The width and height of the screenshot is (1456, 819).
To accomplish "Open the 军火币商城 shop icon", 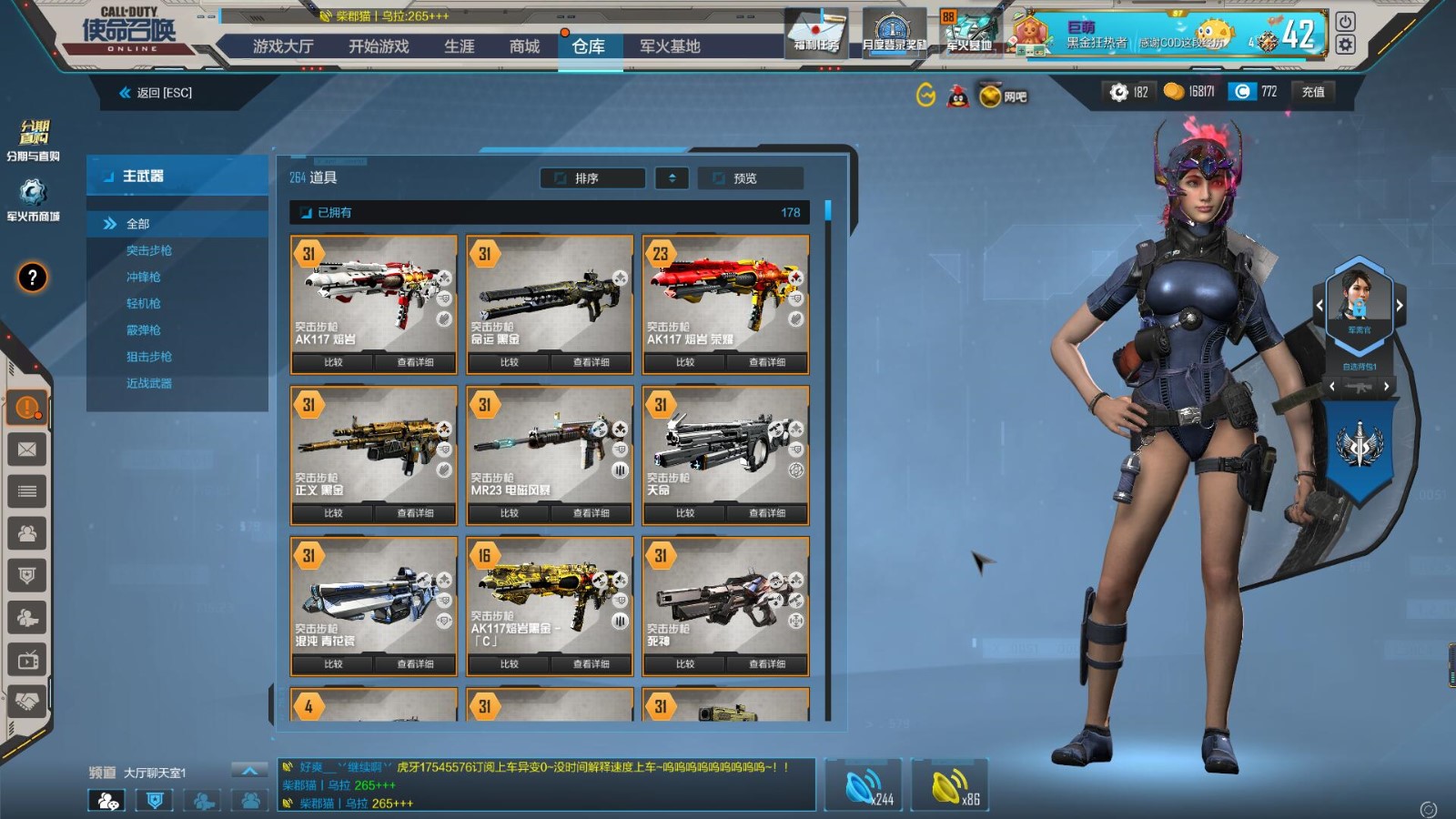I will pyautogui.click(x=33, y=199).
